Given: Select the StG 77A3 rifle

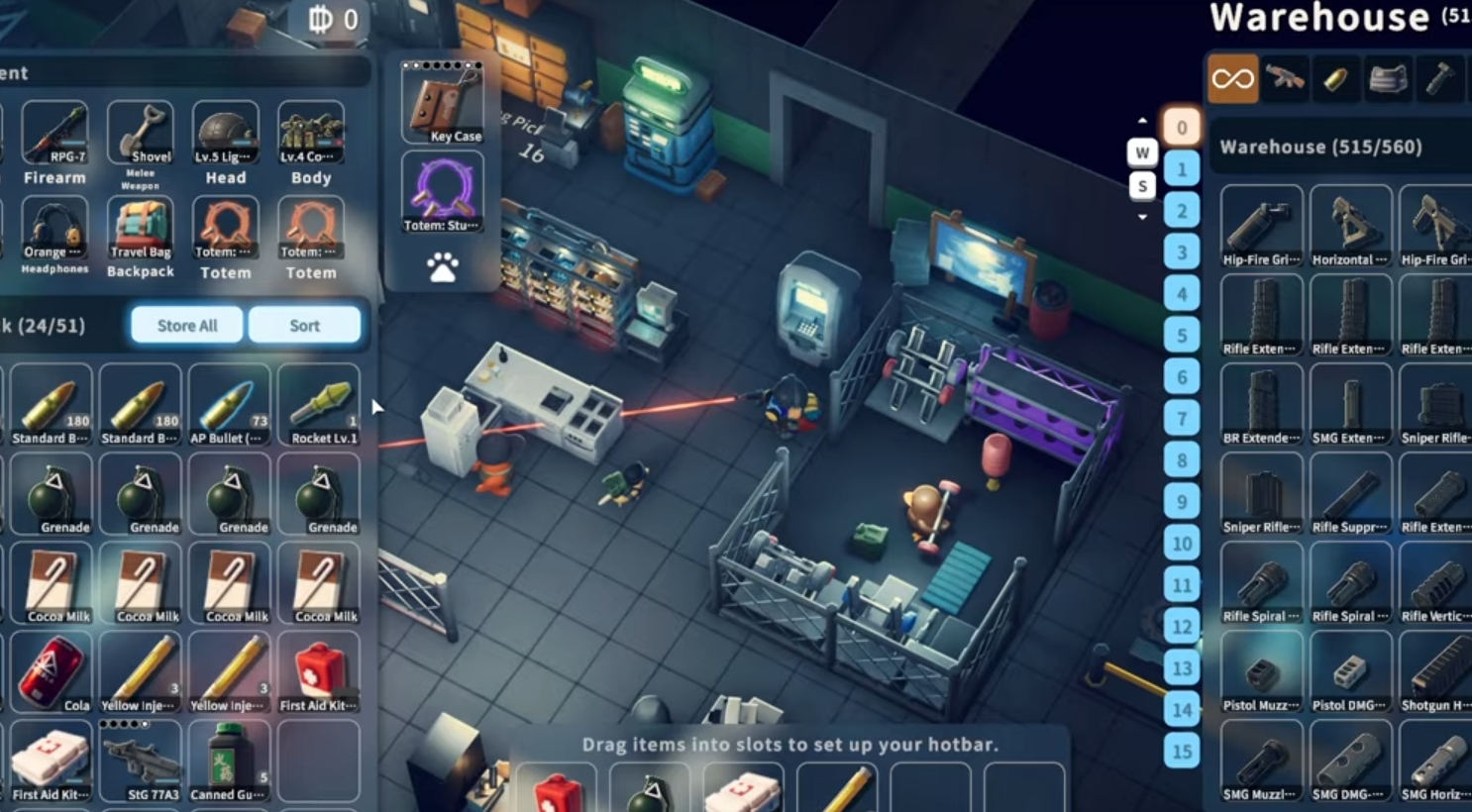Looking at the screenshot, I should 140,761.
